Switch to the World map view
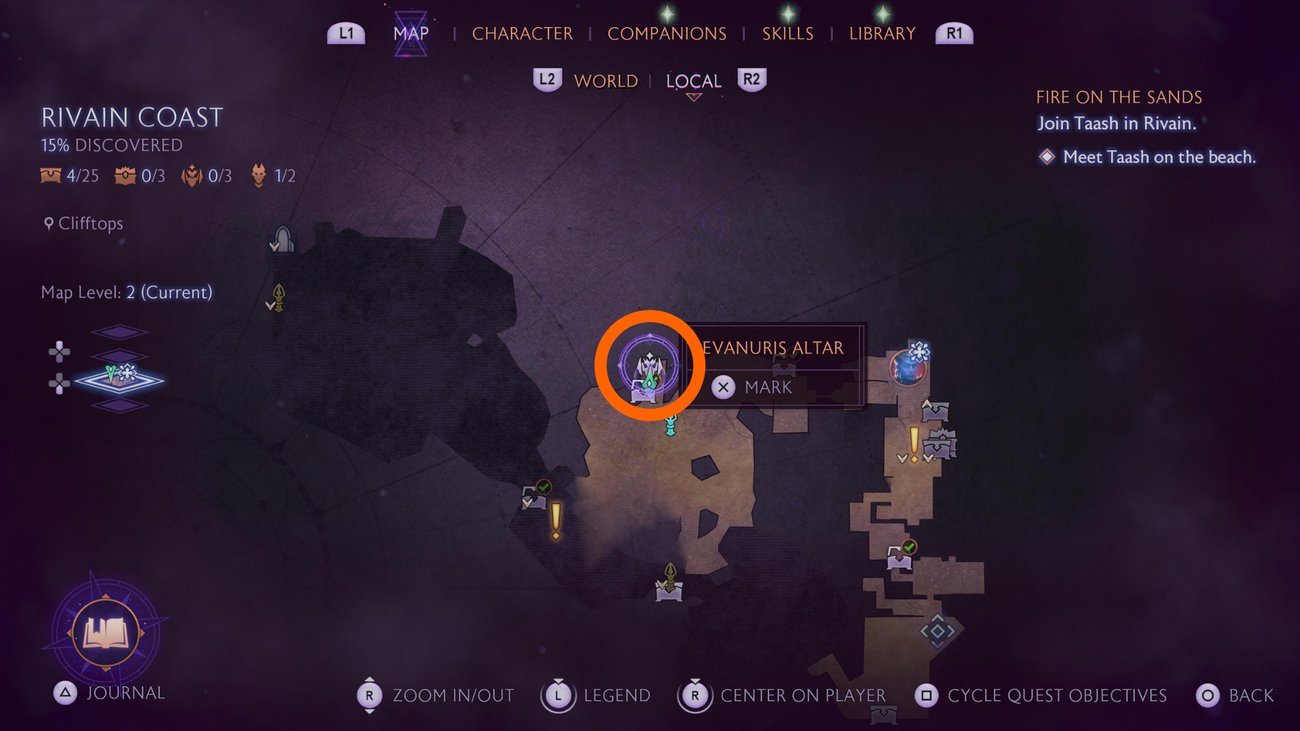The image size is (1300, 731). pyautogui.click(x=605, y=81)
